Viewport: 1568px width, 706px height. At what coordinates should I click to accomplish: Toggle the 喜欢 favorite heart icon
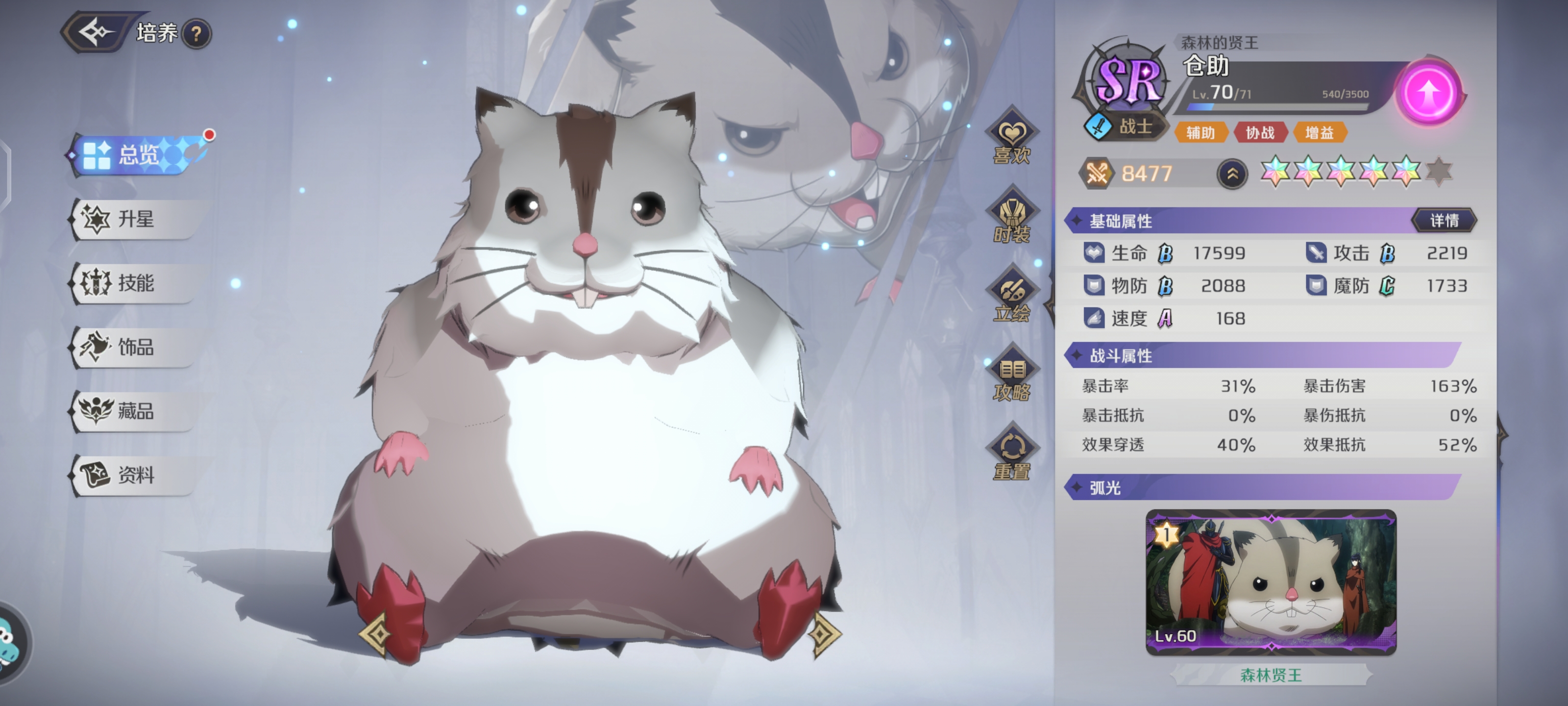click(x=1012, y=141)
